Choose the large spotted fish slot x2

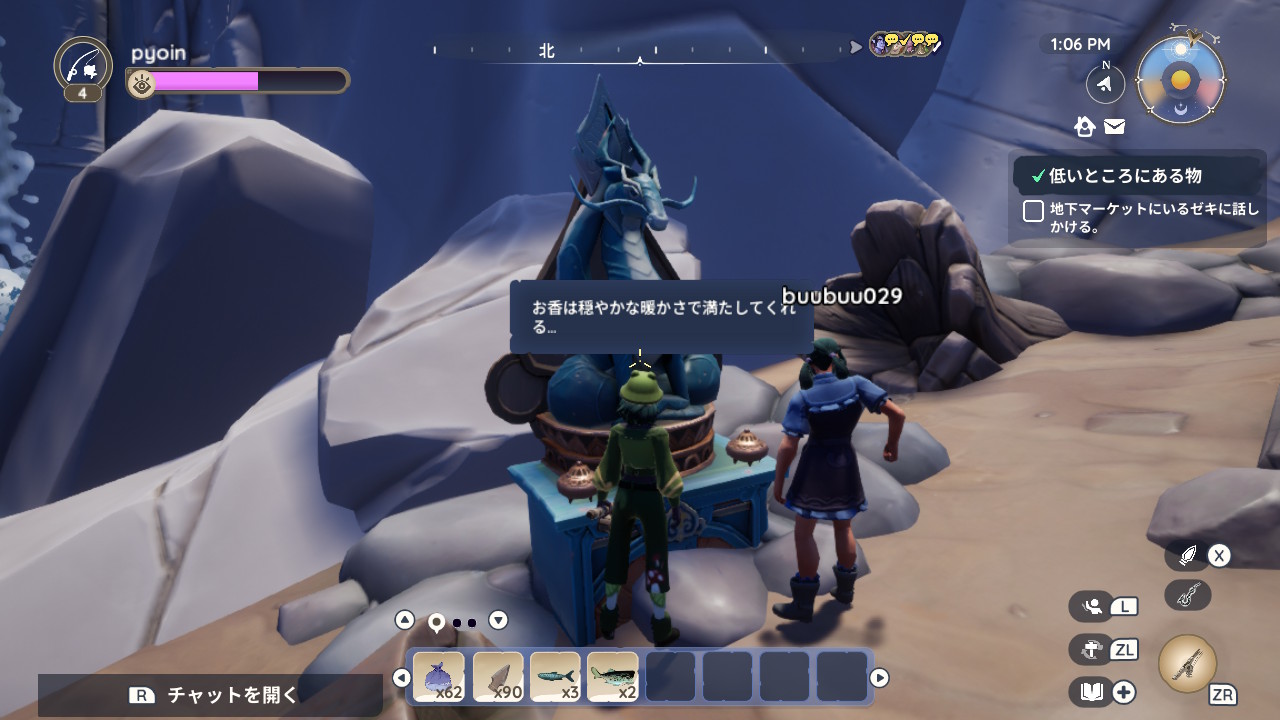click(613, 677)
